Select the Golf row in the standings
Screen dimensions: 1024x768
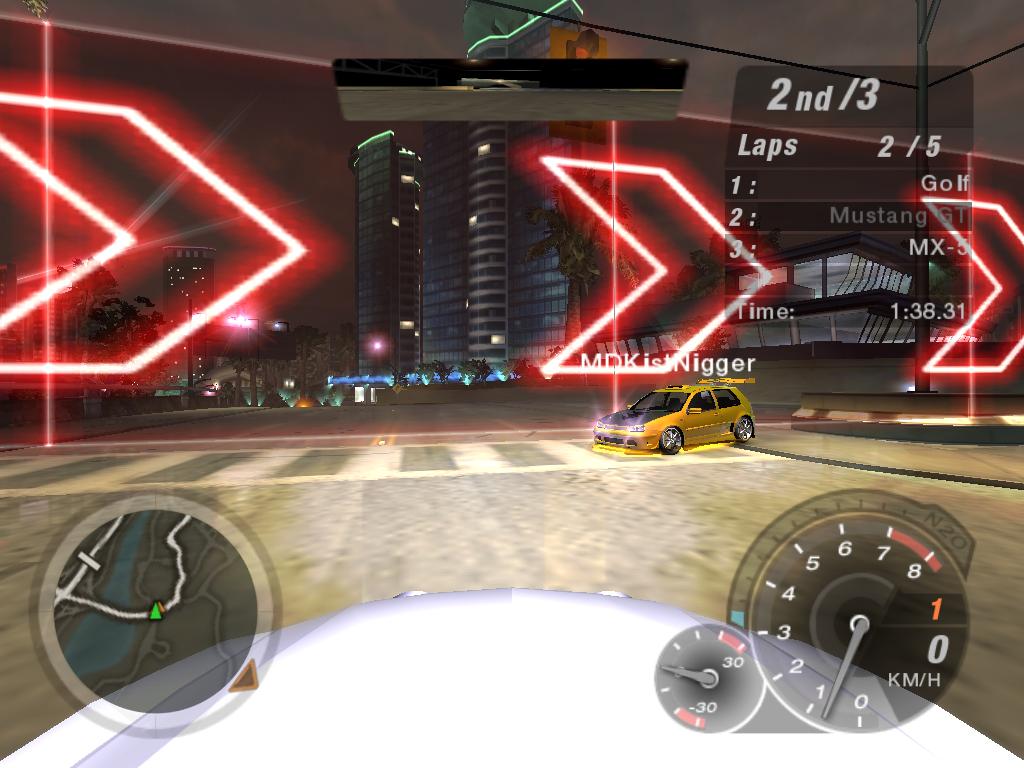click(850, 184)
